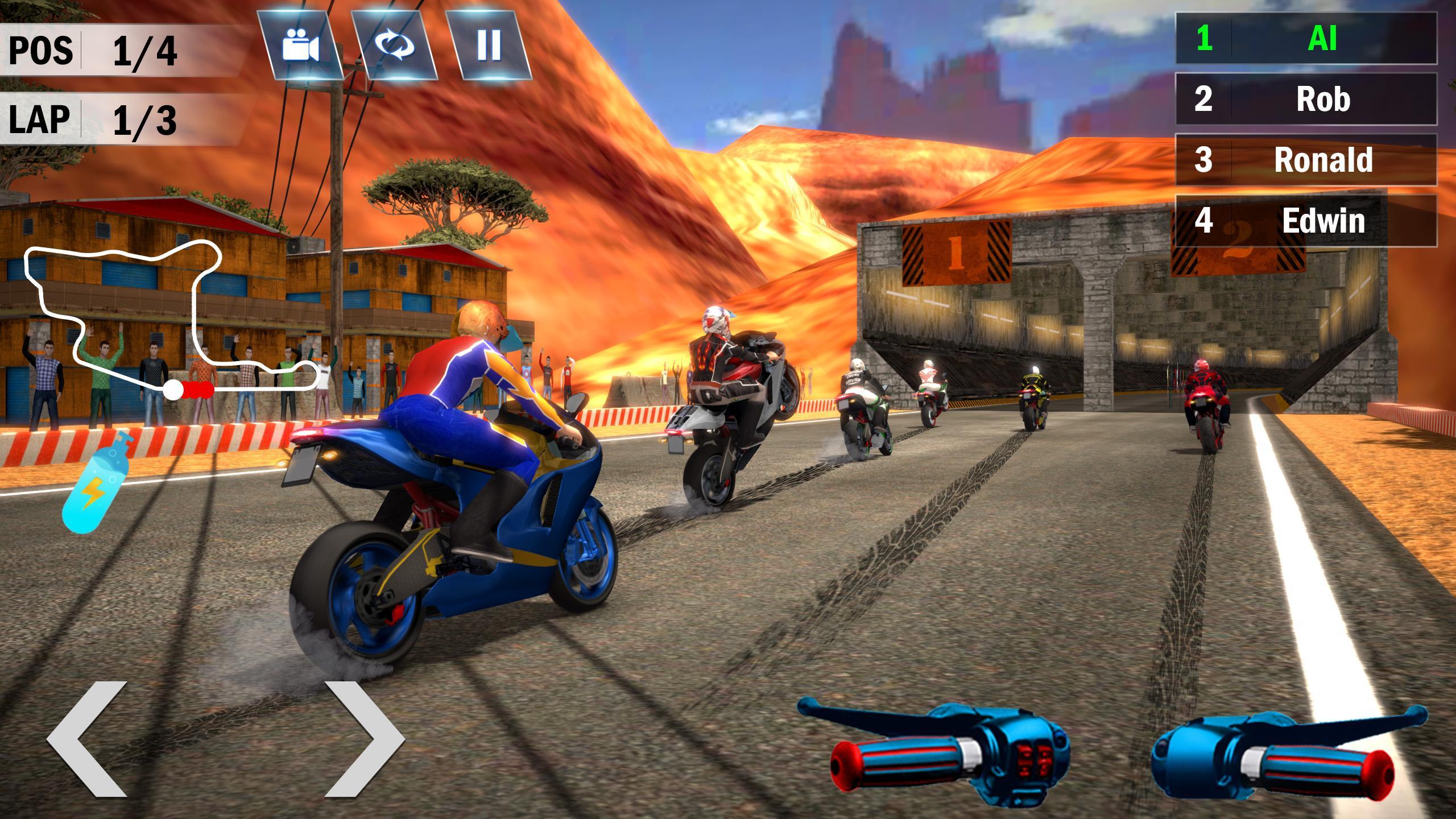This screenshot has width=1456, height=819.
Task: Select the green AI leaderboard row
Action: (x=1306, y=39)
